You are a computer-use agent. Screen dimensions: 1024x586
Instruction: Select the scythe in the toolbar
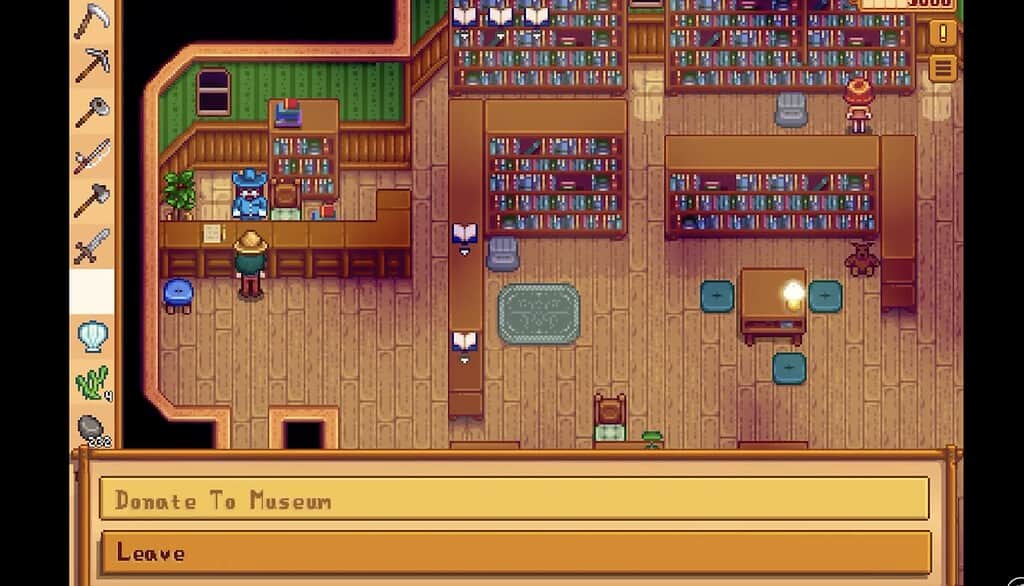[92, 19]
